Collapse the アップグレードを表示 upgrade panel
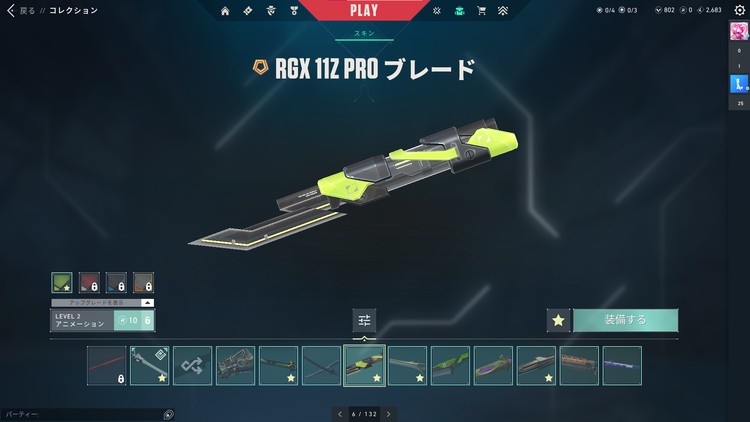The image size is (750, 422). [x=148, y=301]
